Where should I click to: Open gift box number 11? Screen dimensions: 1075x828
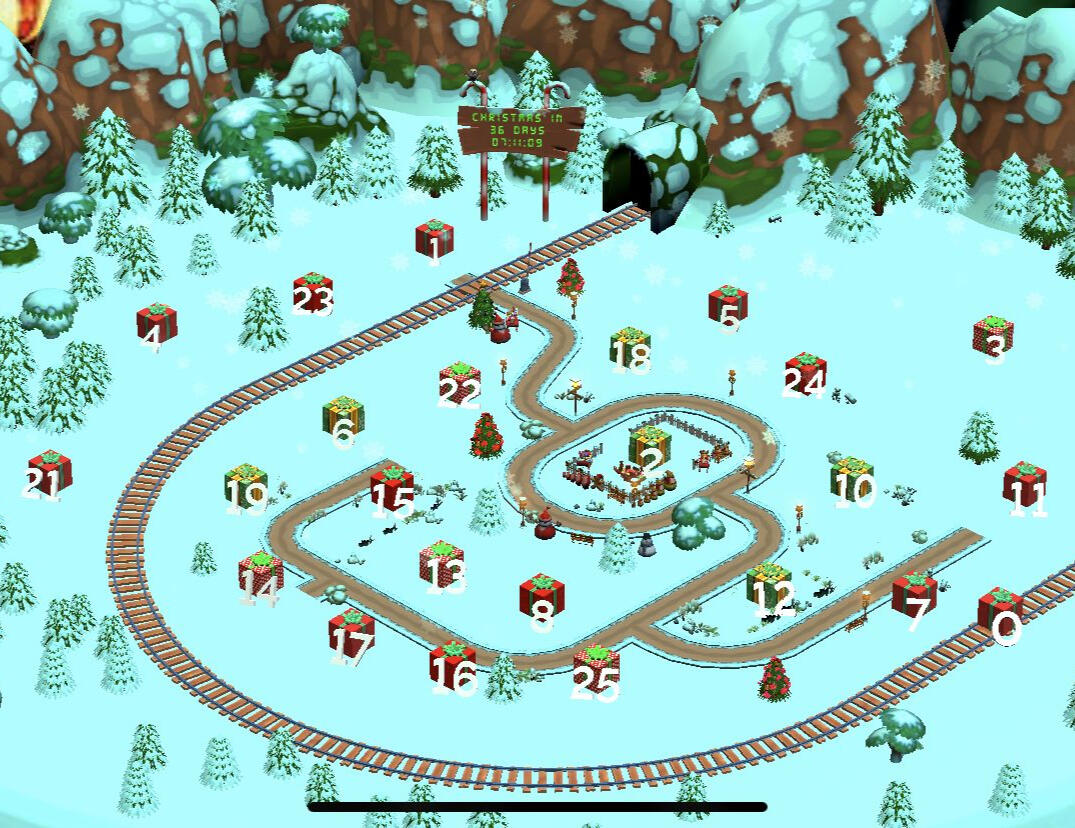pos(1025,484)
